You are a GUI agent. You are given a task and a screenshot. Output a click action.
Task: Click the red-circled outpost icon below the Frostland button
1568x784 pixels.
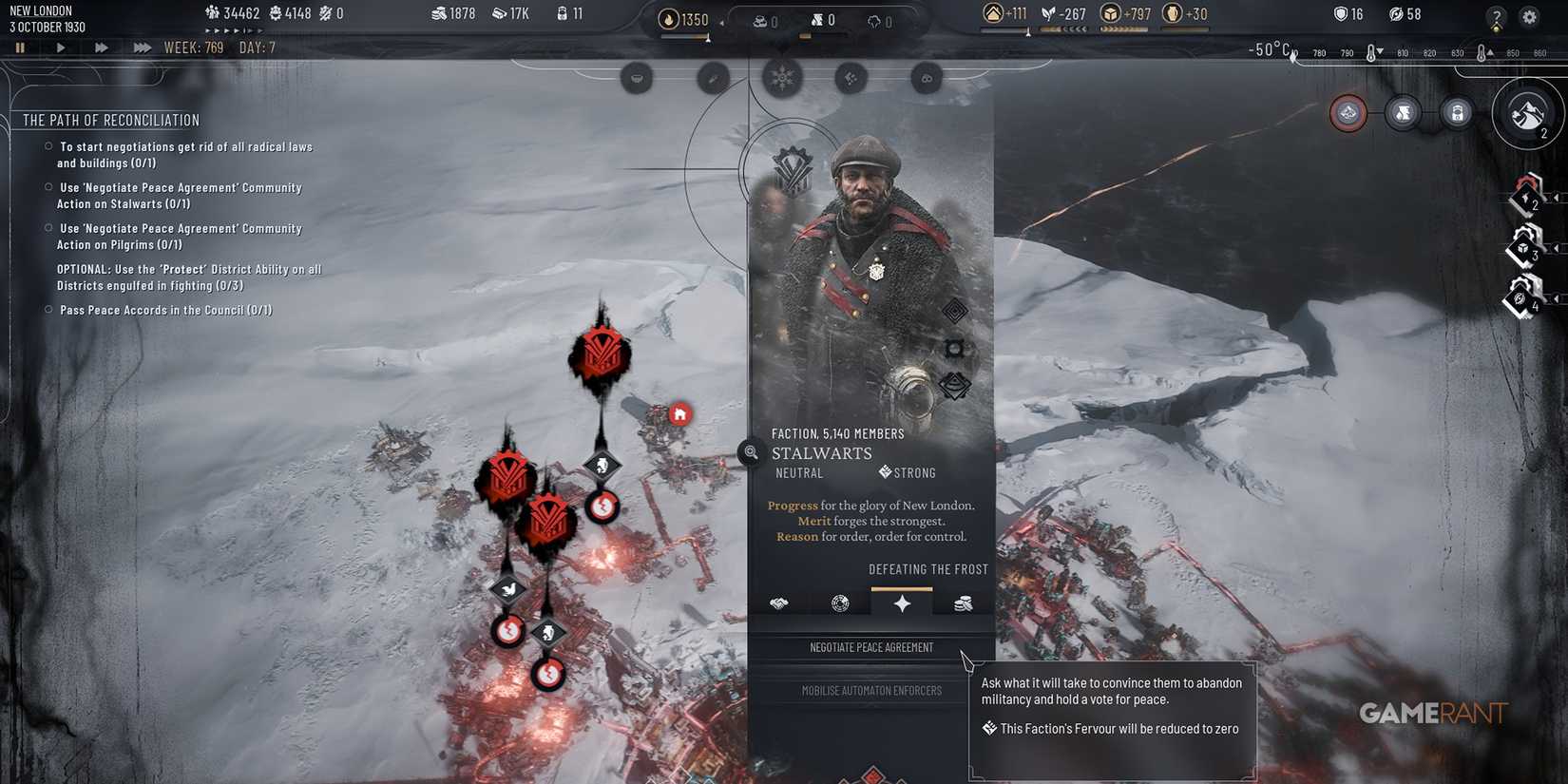pyautogui.click(x=1348, y=112)
